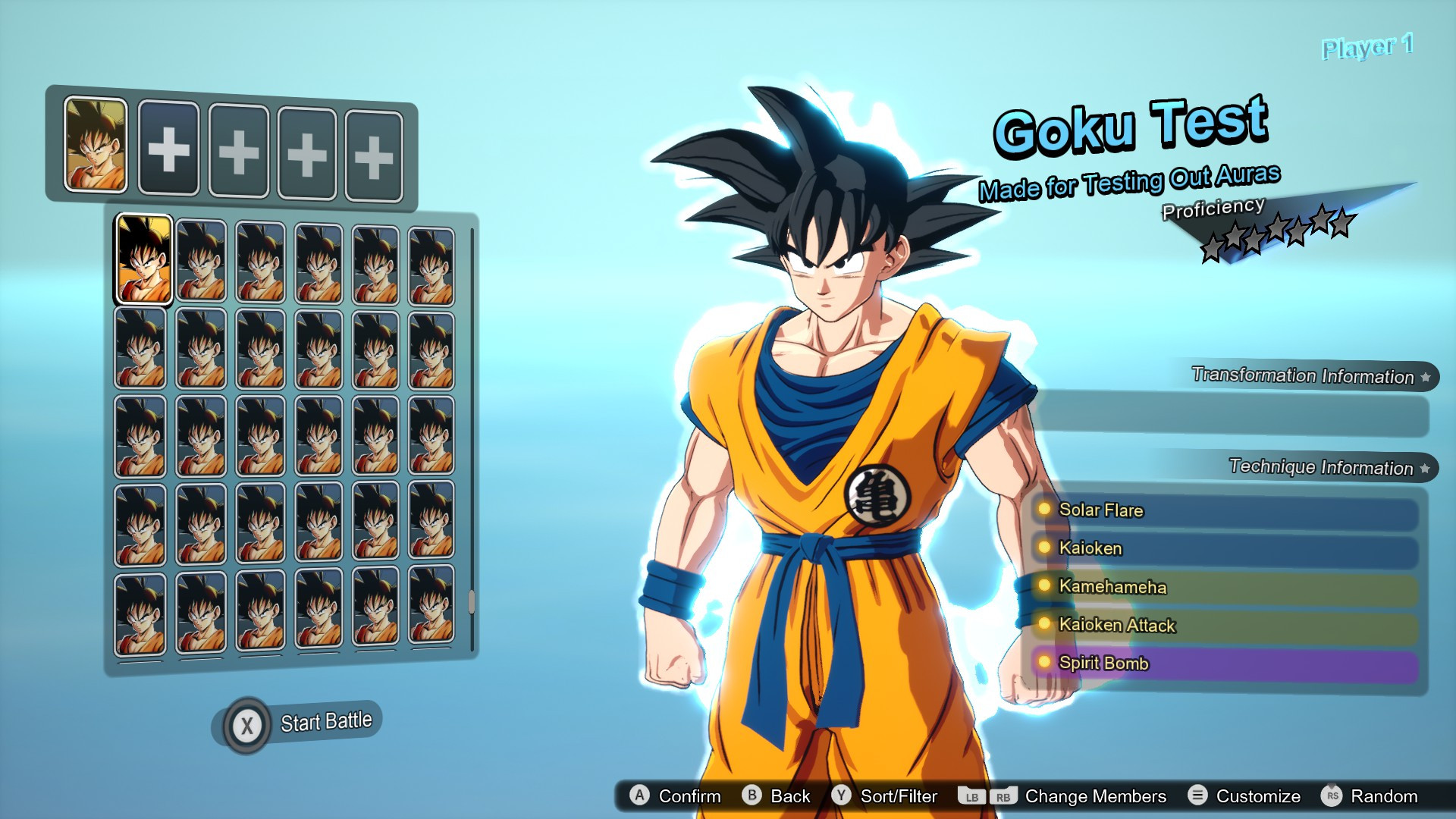The height and width of the screenshot is (819, 1456).
Task: Click the X Start Battle controller icon
Action: (x=248, y=723)
